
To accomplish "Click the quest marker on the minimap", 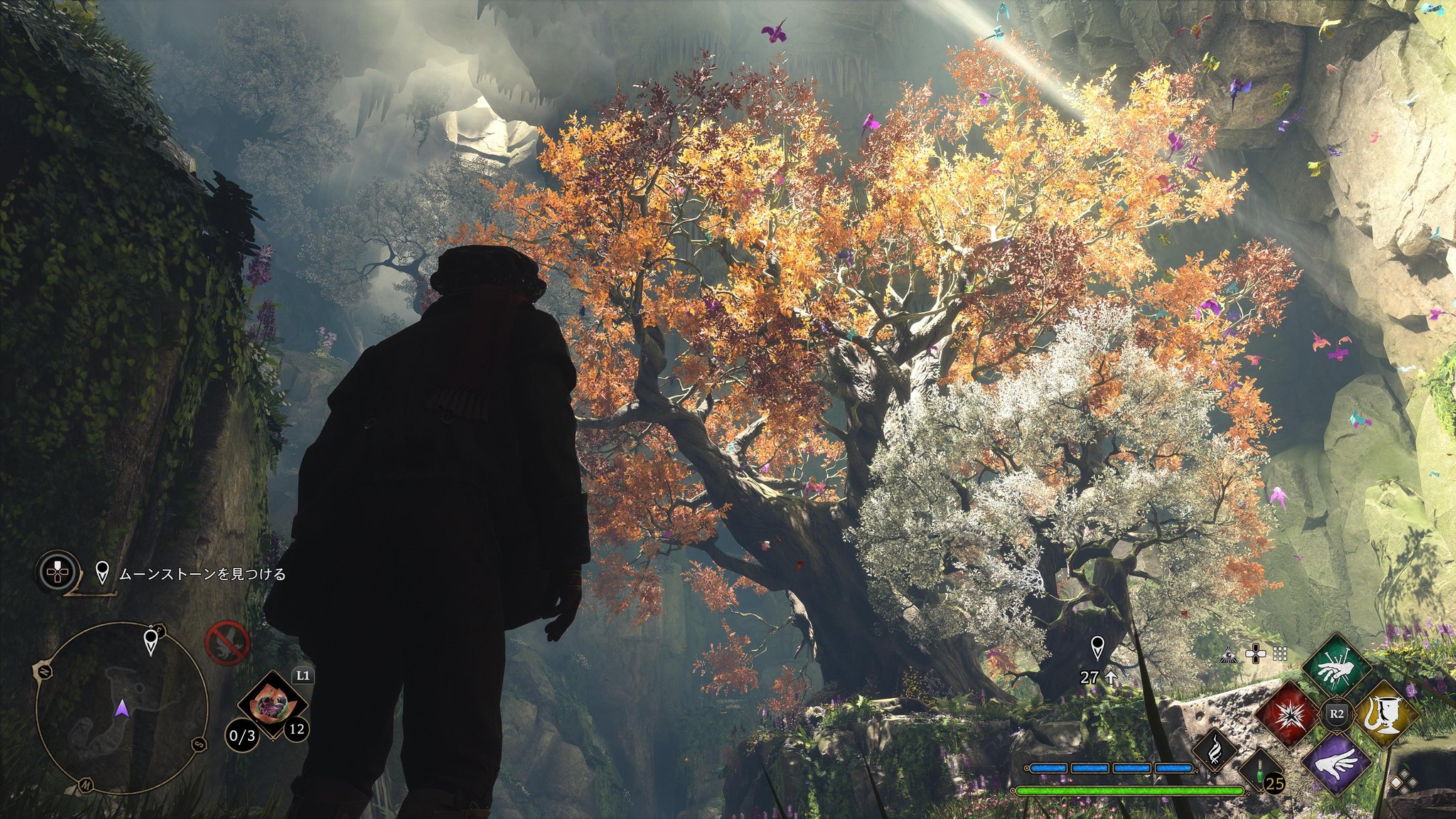I will click(x=151, y=641).
